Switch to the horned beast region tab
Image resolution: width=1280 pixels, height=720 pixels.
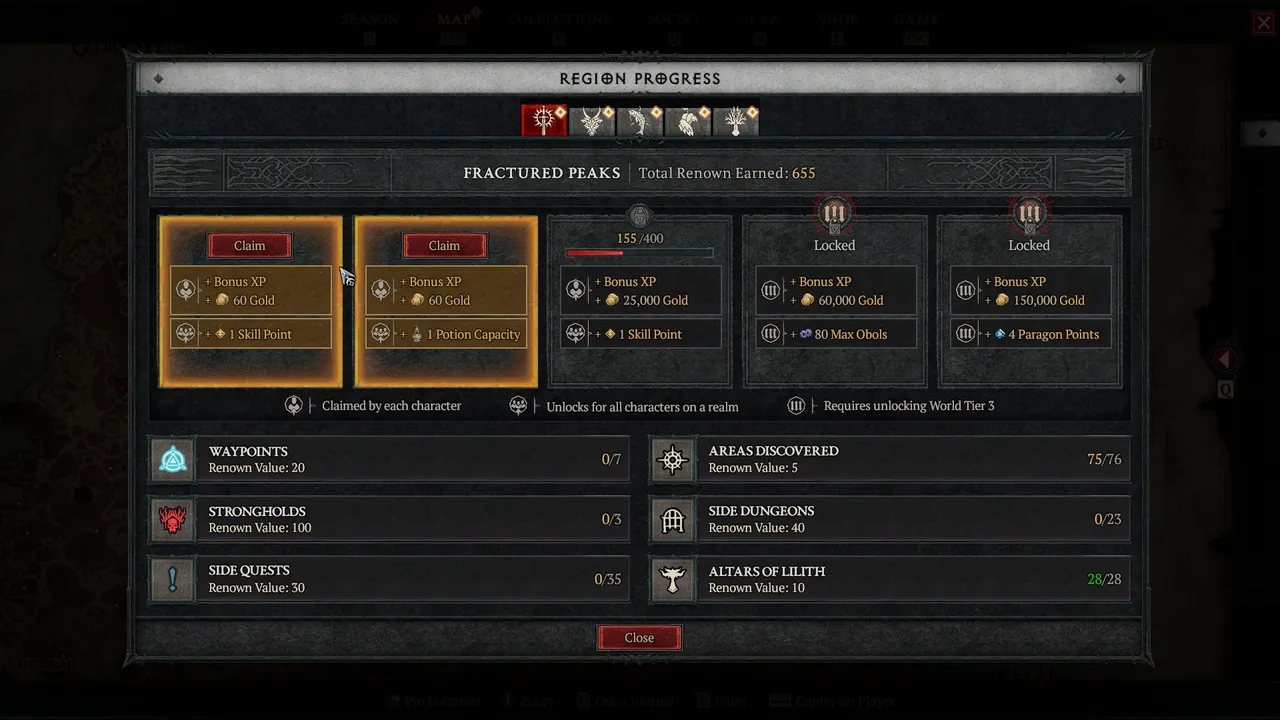coord(591,121)
